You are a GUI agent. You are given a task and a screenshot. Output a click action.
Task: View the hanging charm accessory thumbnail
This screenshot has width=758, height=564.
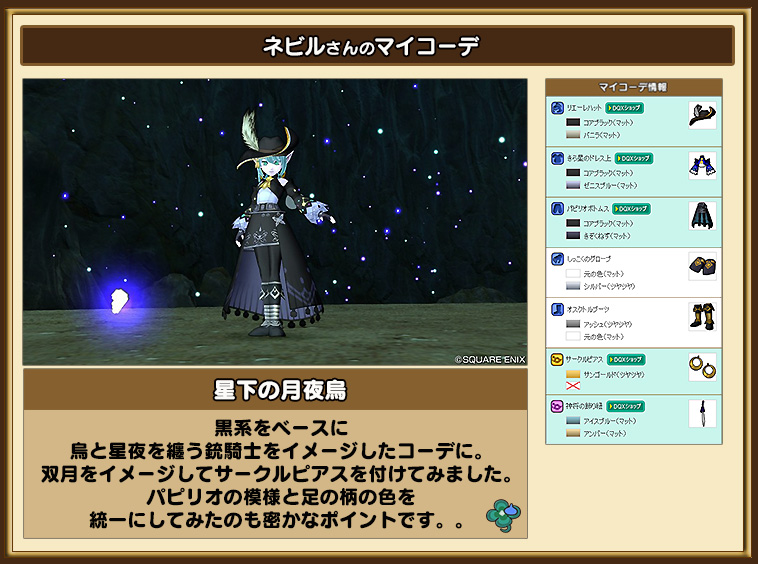(702, 415)
